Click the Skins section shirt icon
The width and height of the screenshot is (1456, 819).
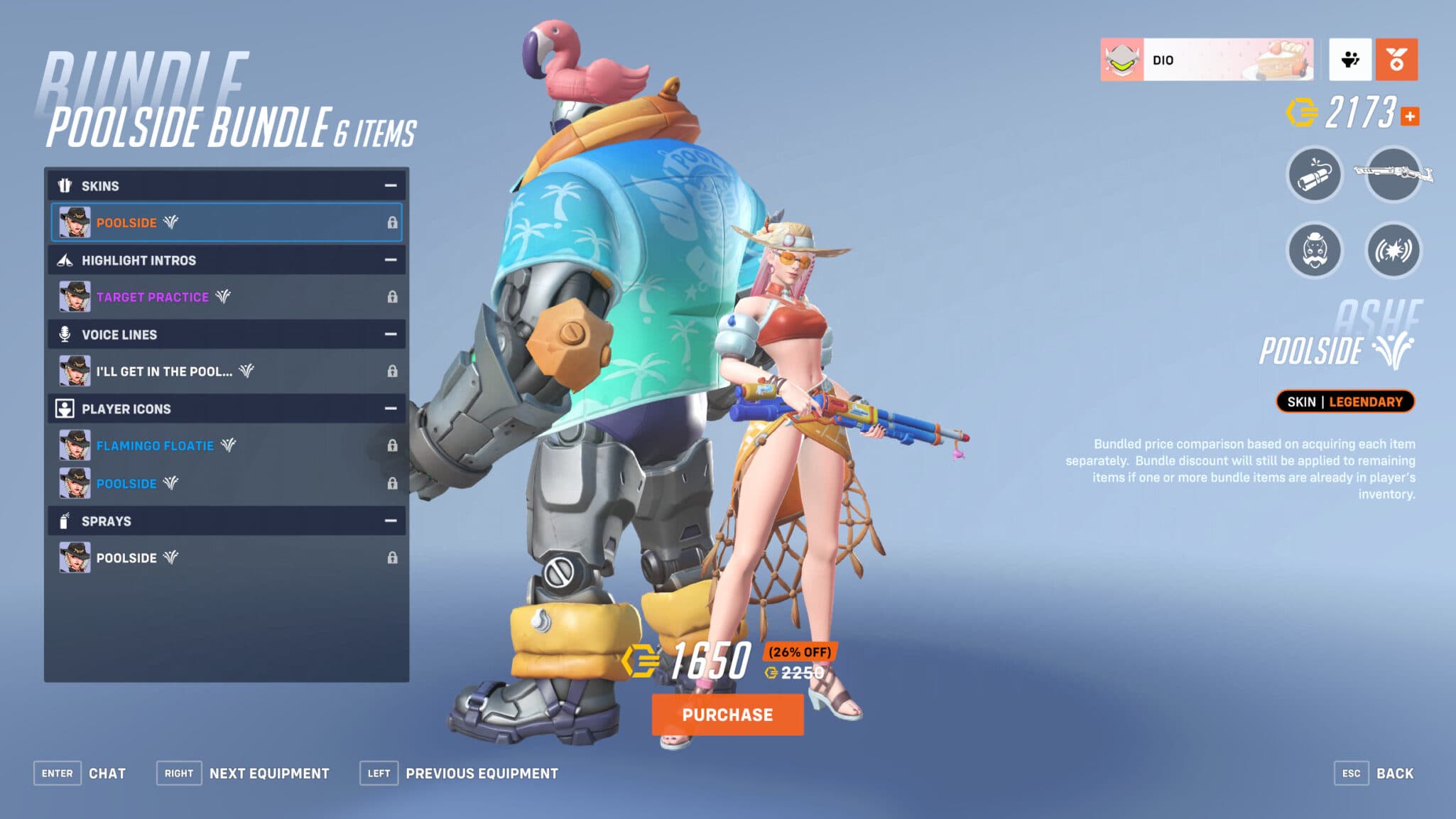click(x=65, y=185)
